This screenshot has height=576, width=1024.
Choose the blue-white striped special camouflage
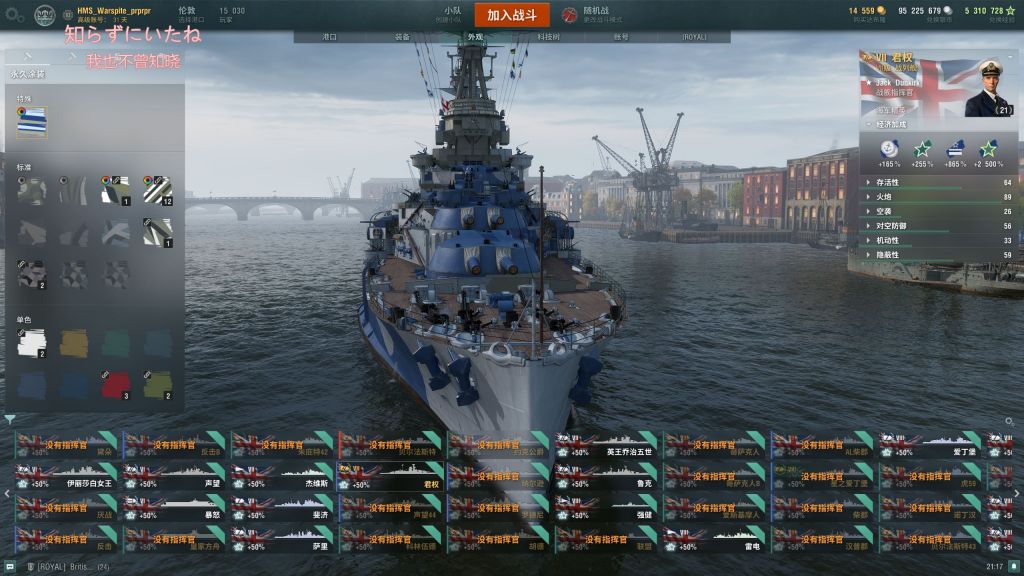pos(32,121)
